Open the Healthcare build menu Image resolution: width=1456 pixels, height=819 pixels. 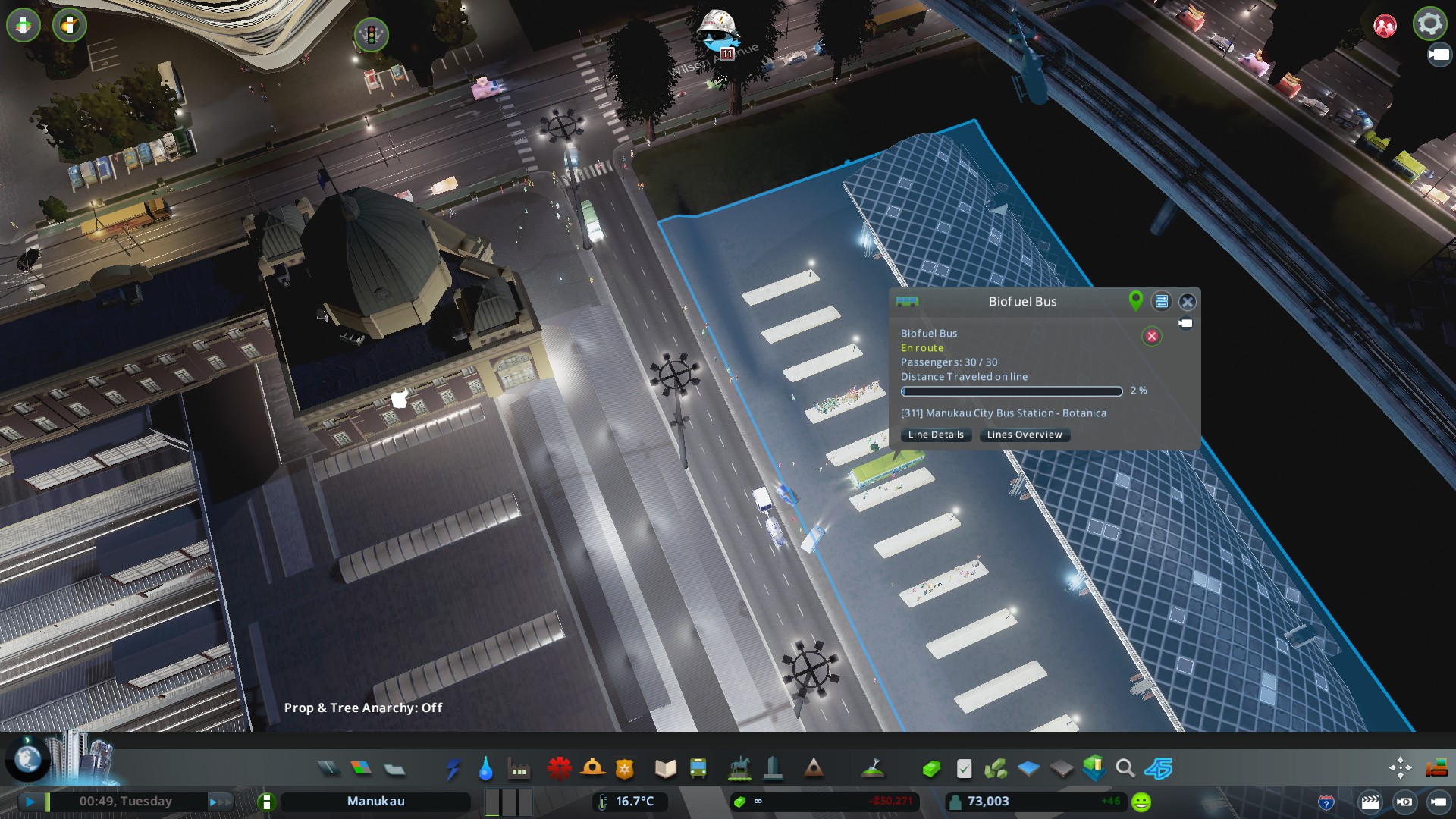point(559,769)
